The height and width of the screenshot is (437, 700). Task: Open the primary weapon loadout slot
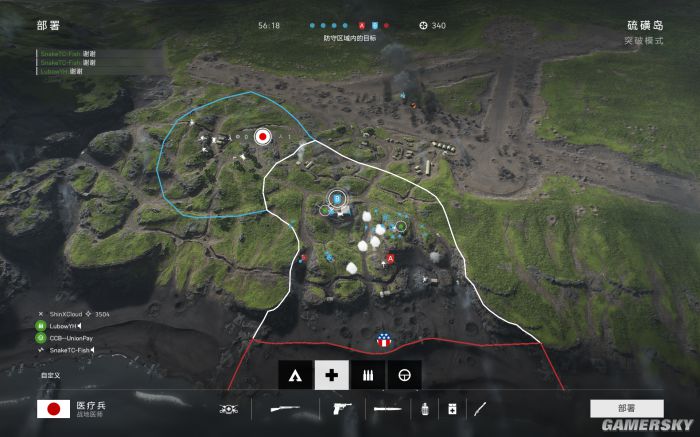pos(283,408)
